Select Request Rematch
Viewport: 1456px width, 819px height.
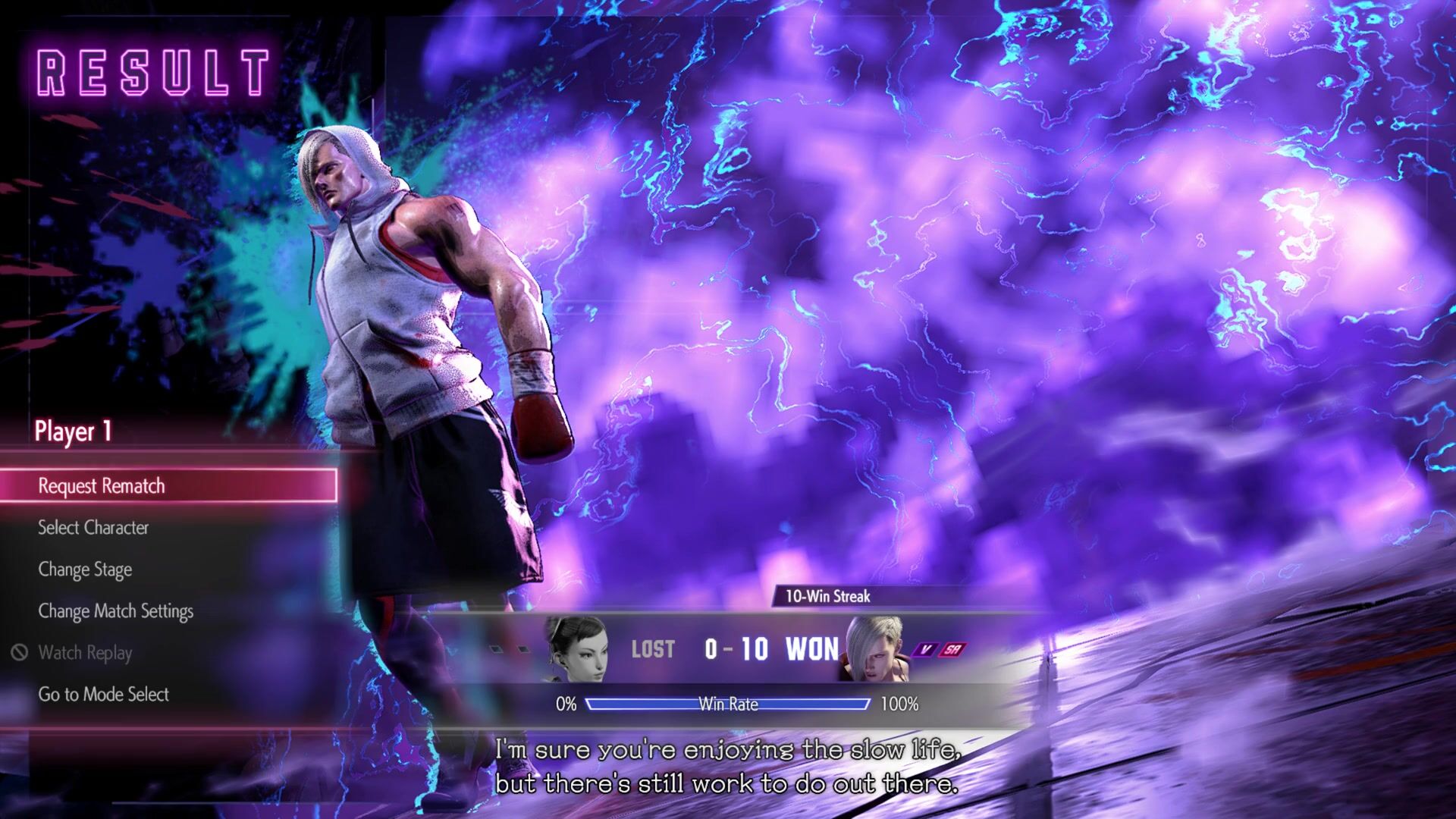(102, 486)
